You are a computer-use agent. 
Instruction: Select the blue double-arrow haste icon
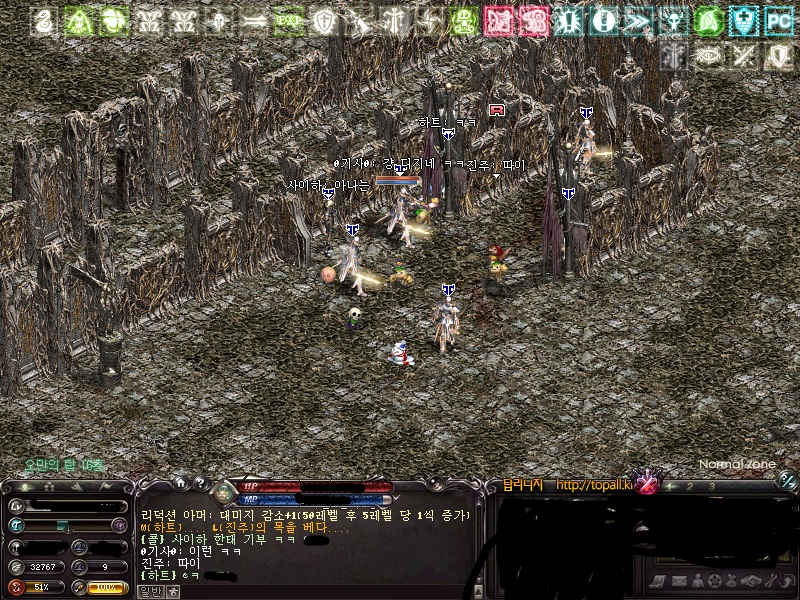tap(637, 20)
